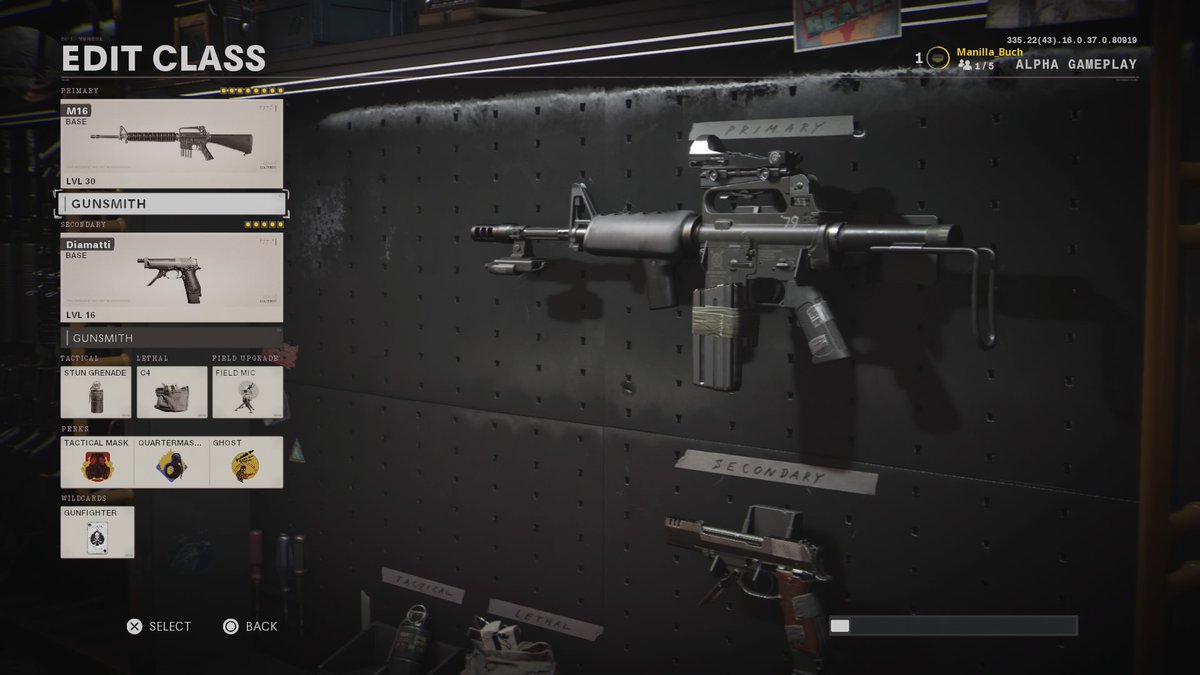Open the Quartermaster perk slot

point(172,462)
